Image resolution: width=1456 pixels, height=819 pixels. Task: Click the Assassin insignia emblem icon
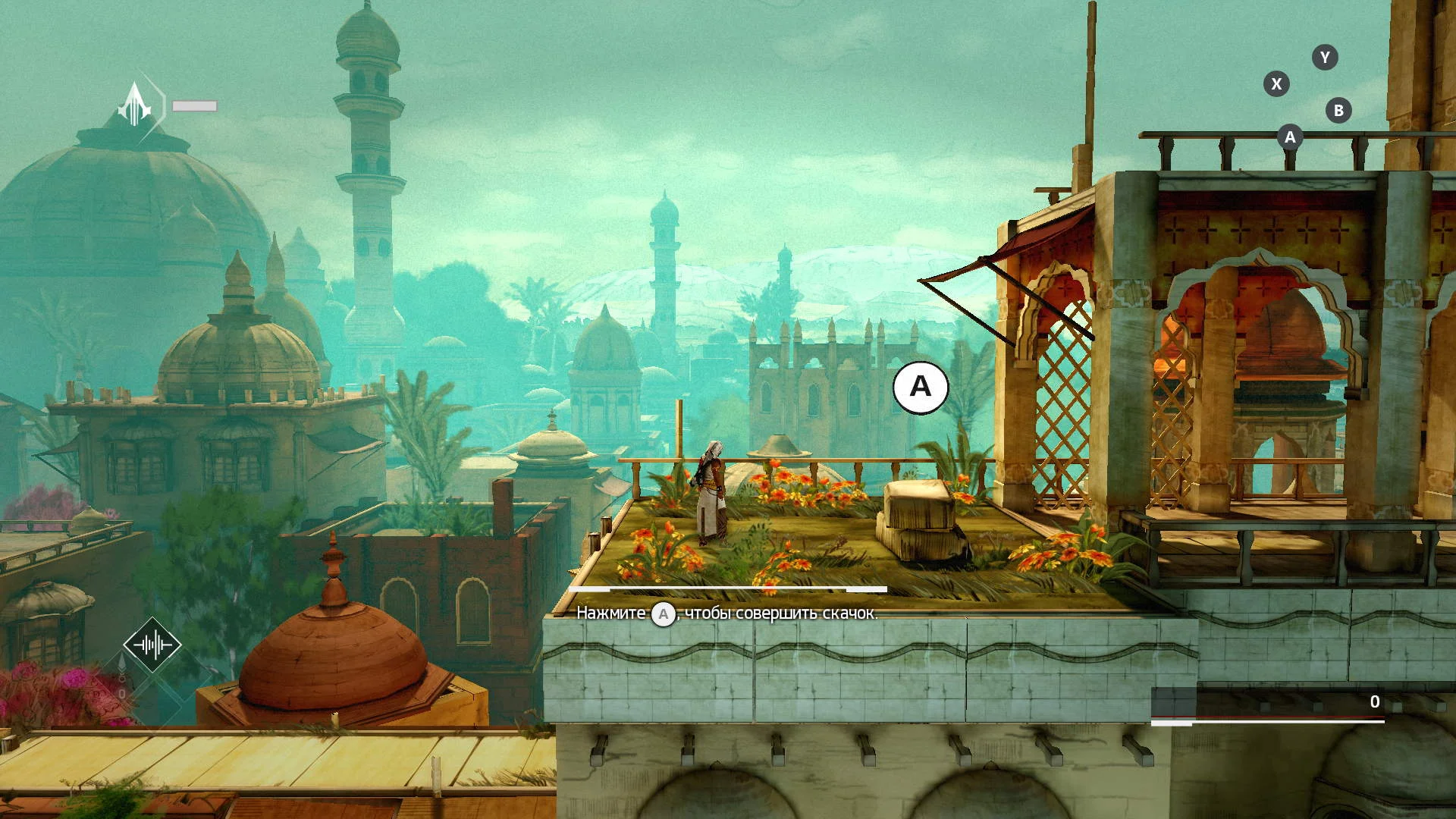[136, 105]
